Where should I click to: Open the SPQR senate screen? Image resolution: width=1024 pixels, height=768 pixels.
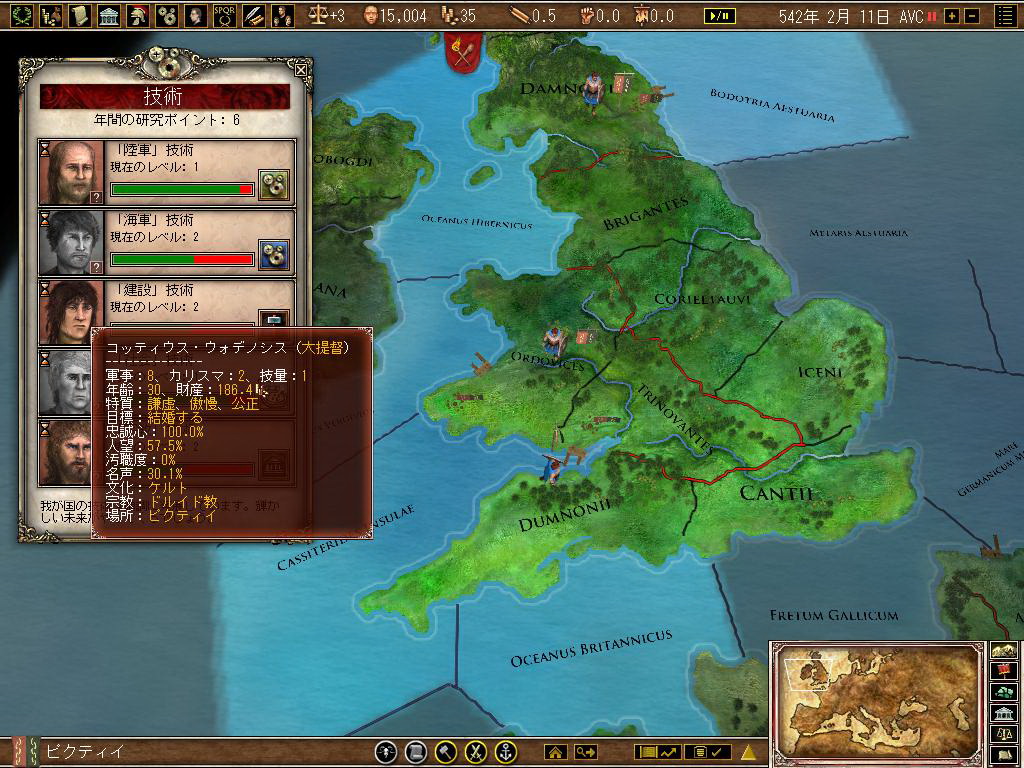(x=225, y=15)
